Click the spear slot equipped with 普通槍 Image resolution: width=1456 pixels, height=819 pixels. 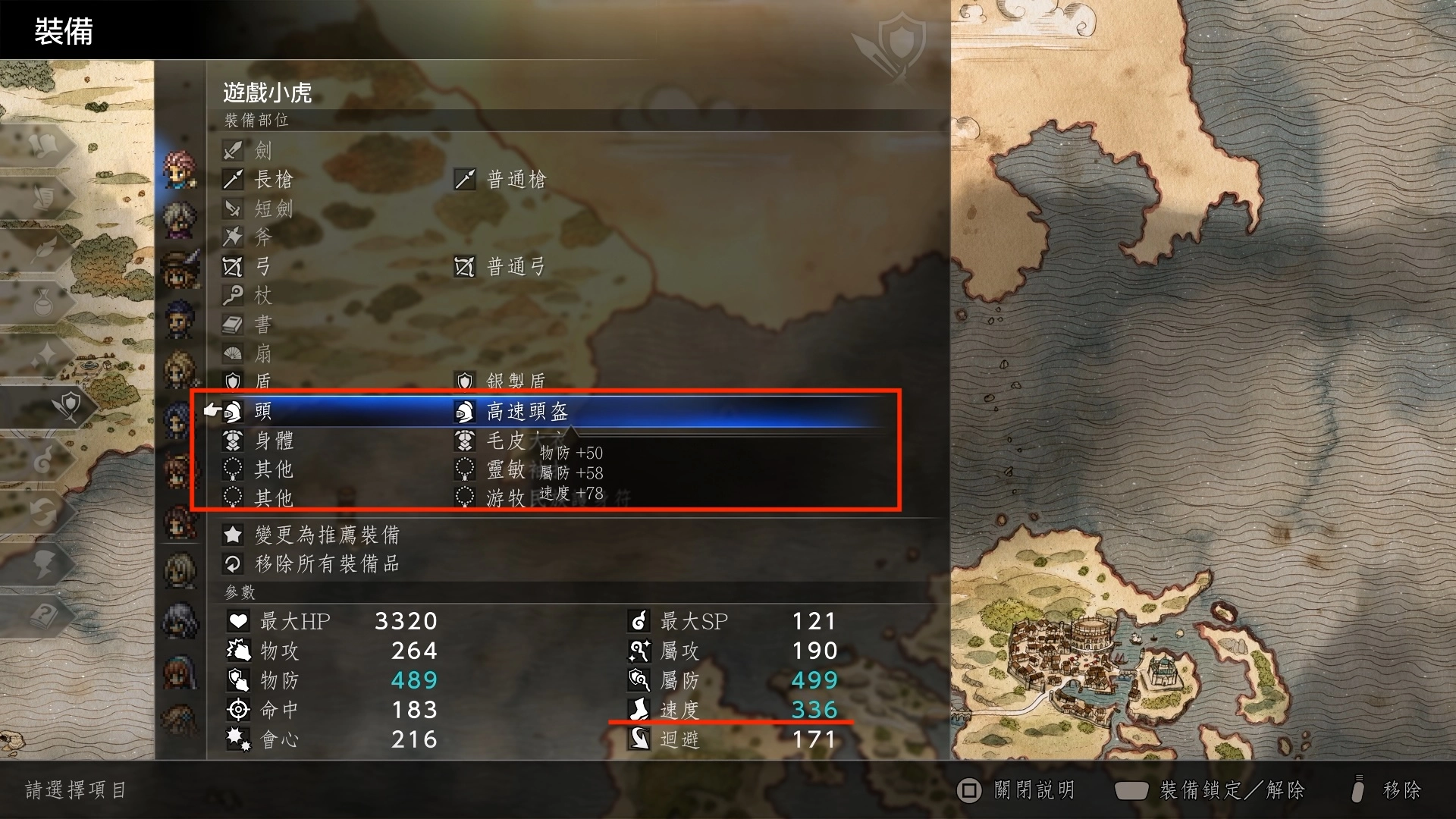pyautogui.click(x=466, y=180)
